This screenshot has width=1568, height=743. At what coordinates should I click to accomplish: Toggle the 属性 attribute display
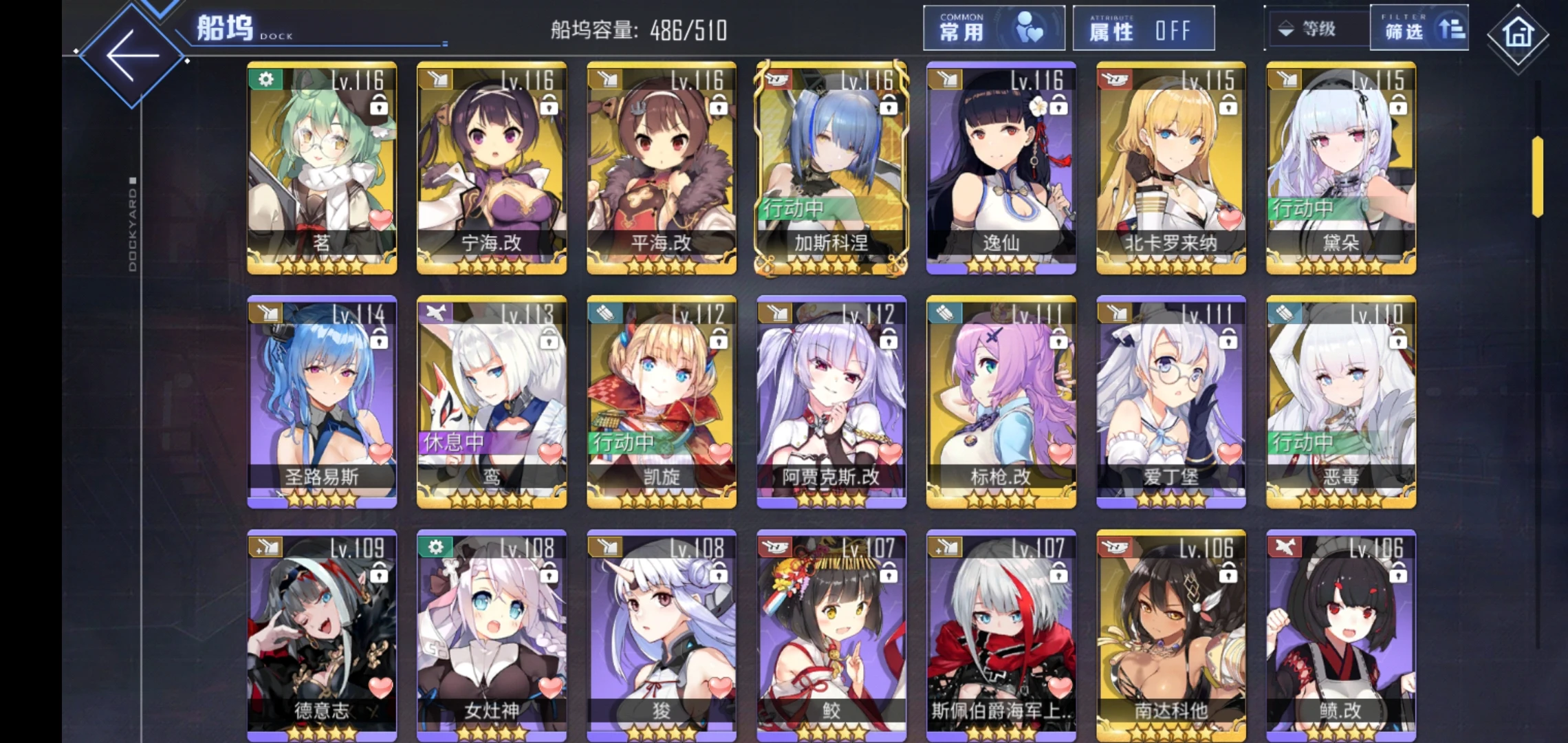click(x=1143, y=29)
